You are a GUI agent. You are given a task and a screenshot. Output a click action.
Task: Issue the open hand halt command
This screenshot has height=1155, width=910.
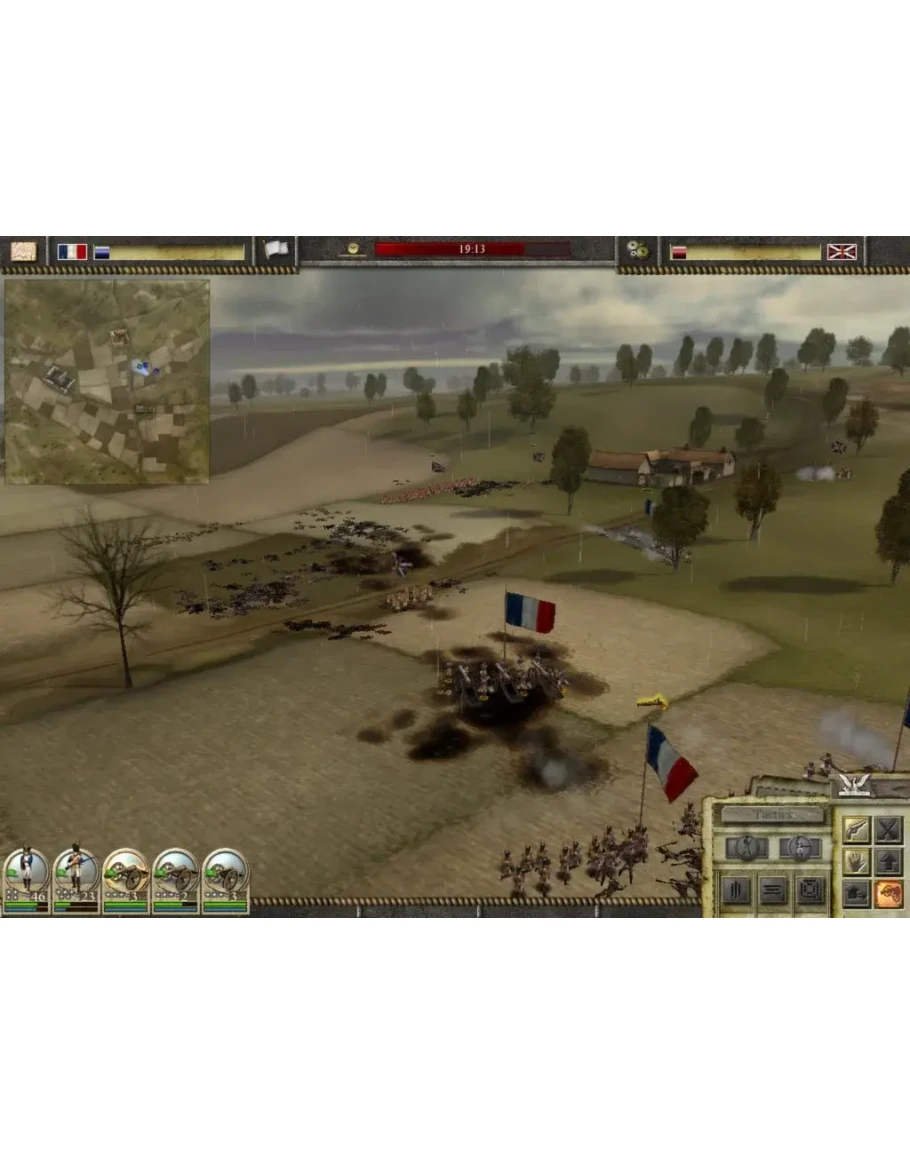856,861
